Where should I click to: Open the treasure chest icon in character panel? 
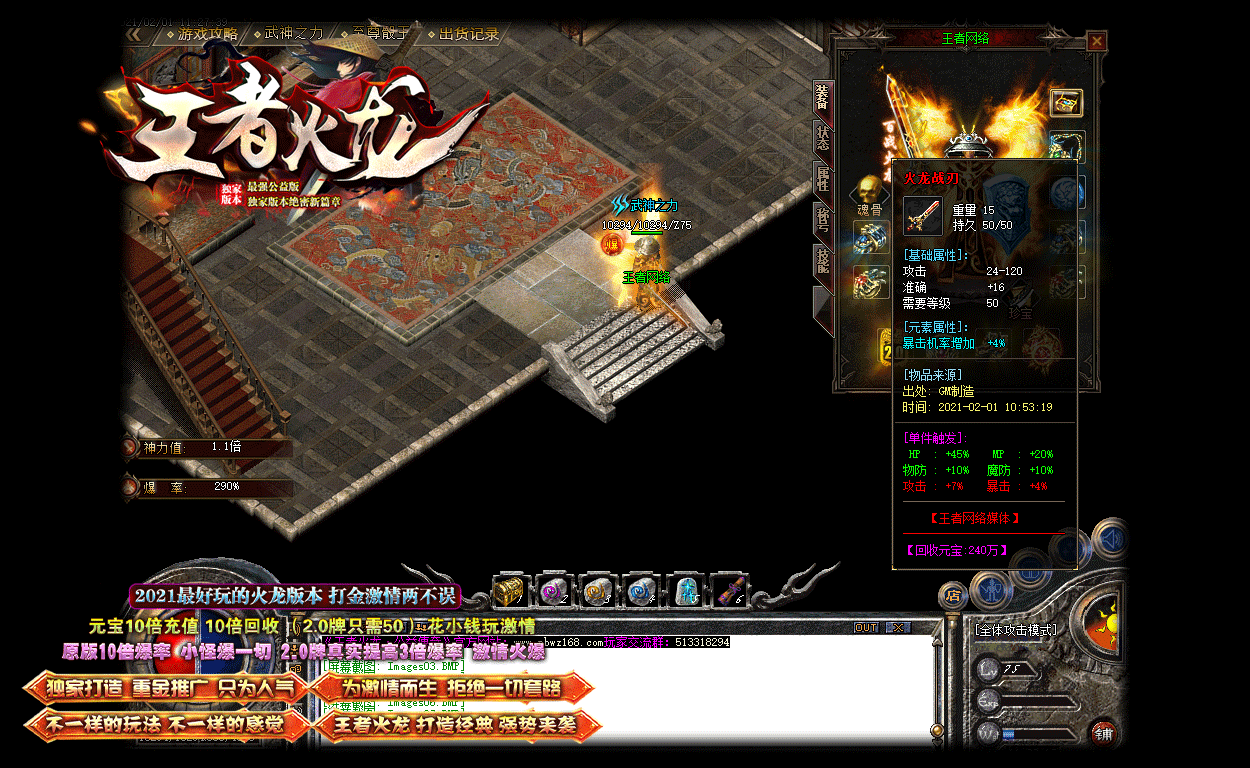(1066, 102)
